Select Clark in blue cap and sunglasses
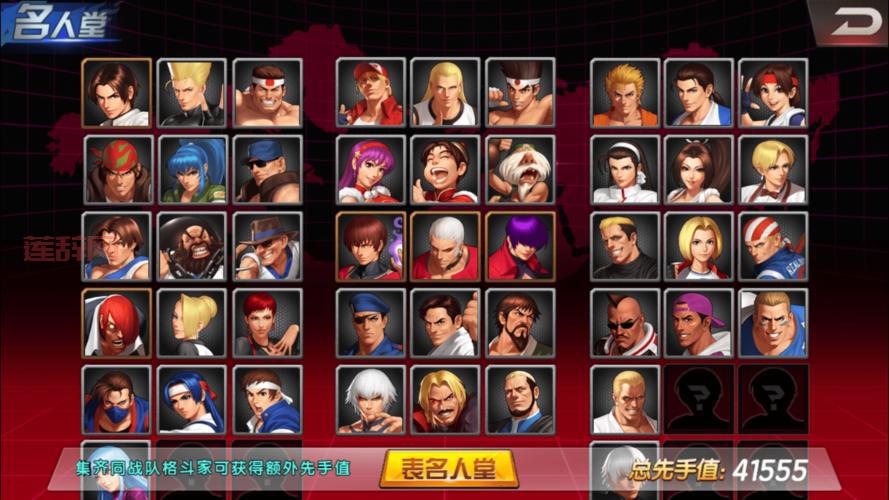The height and width of the screenshot is (500, 889). [x=267, y=169]
